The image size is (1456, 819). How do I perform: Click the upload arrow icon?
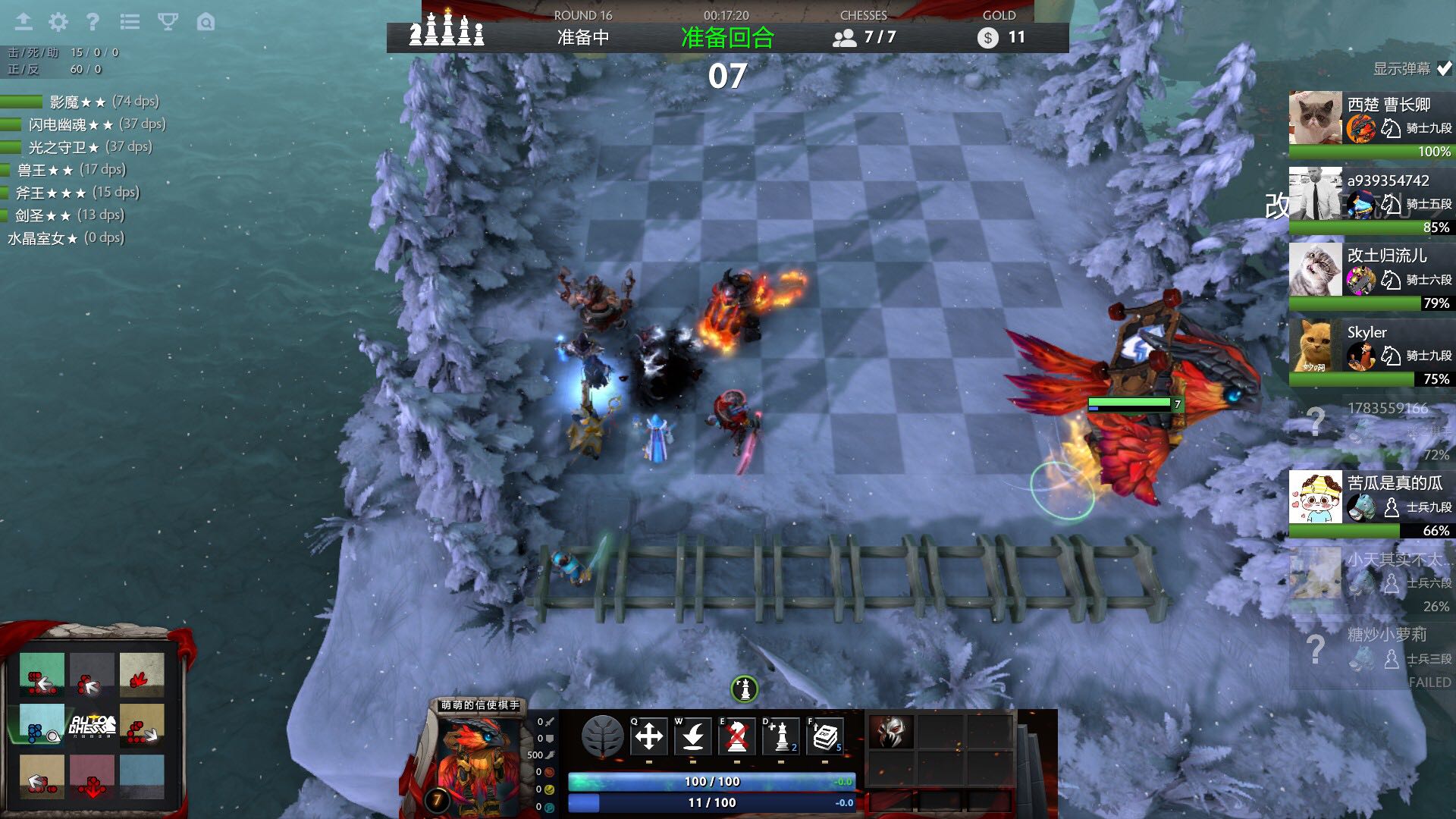point(24,22)
